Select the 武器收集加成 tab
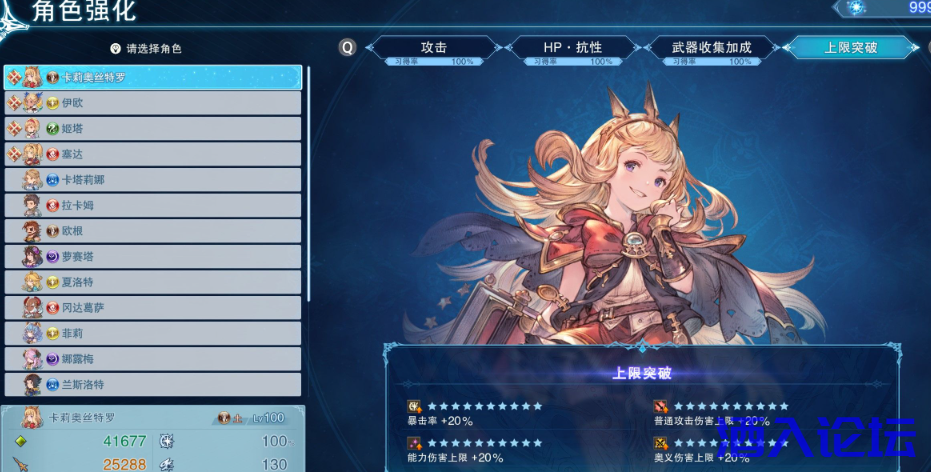The image size is (931, 472). pyautogui.click(x=711, y=48)
